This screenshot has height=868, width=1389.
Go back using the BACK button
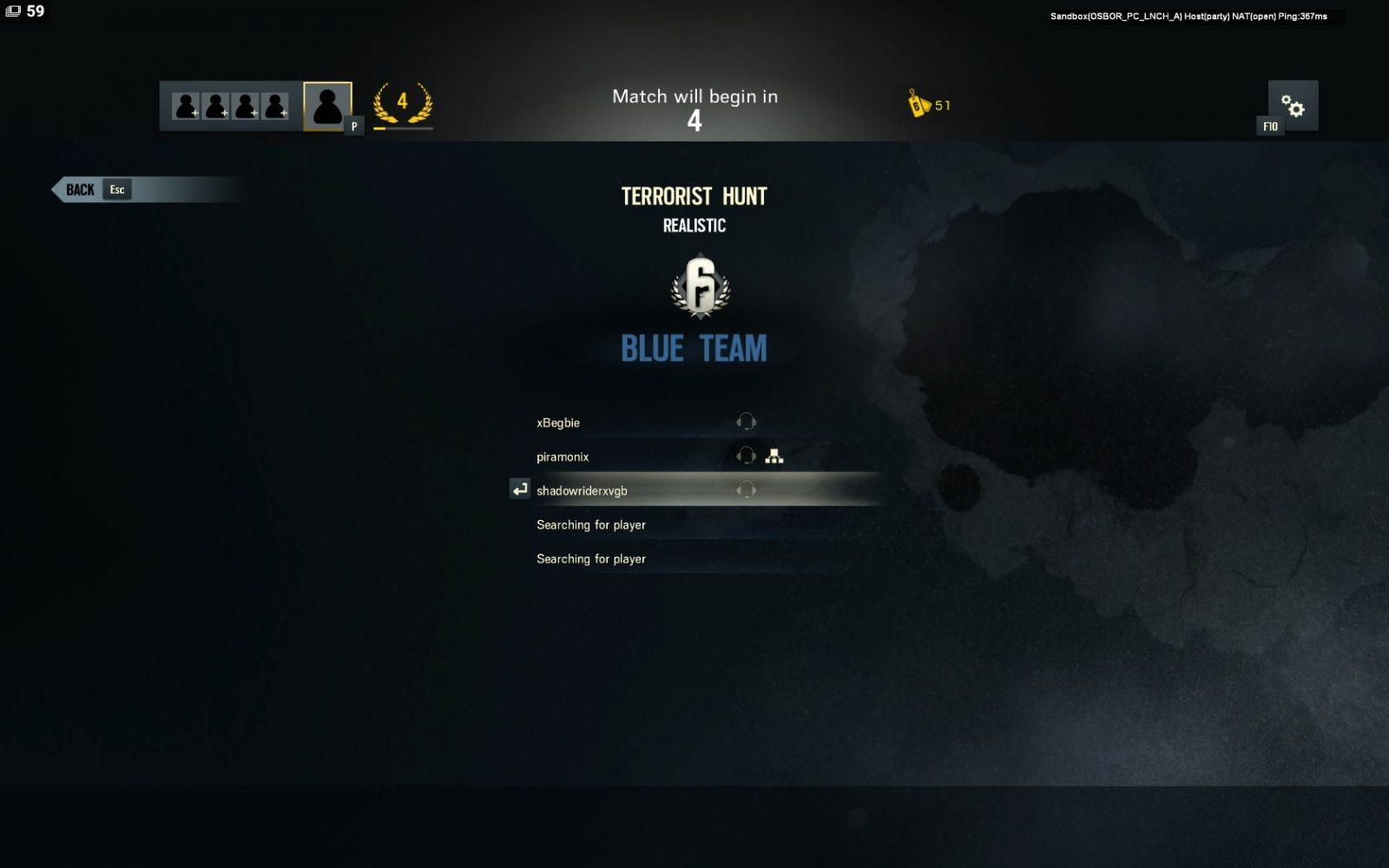pyautogui.click(x=81, y=190)
